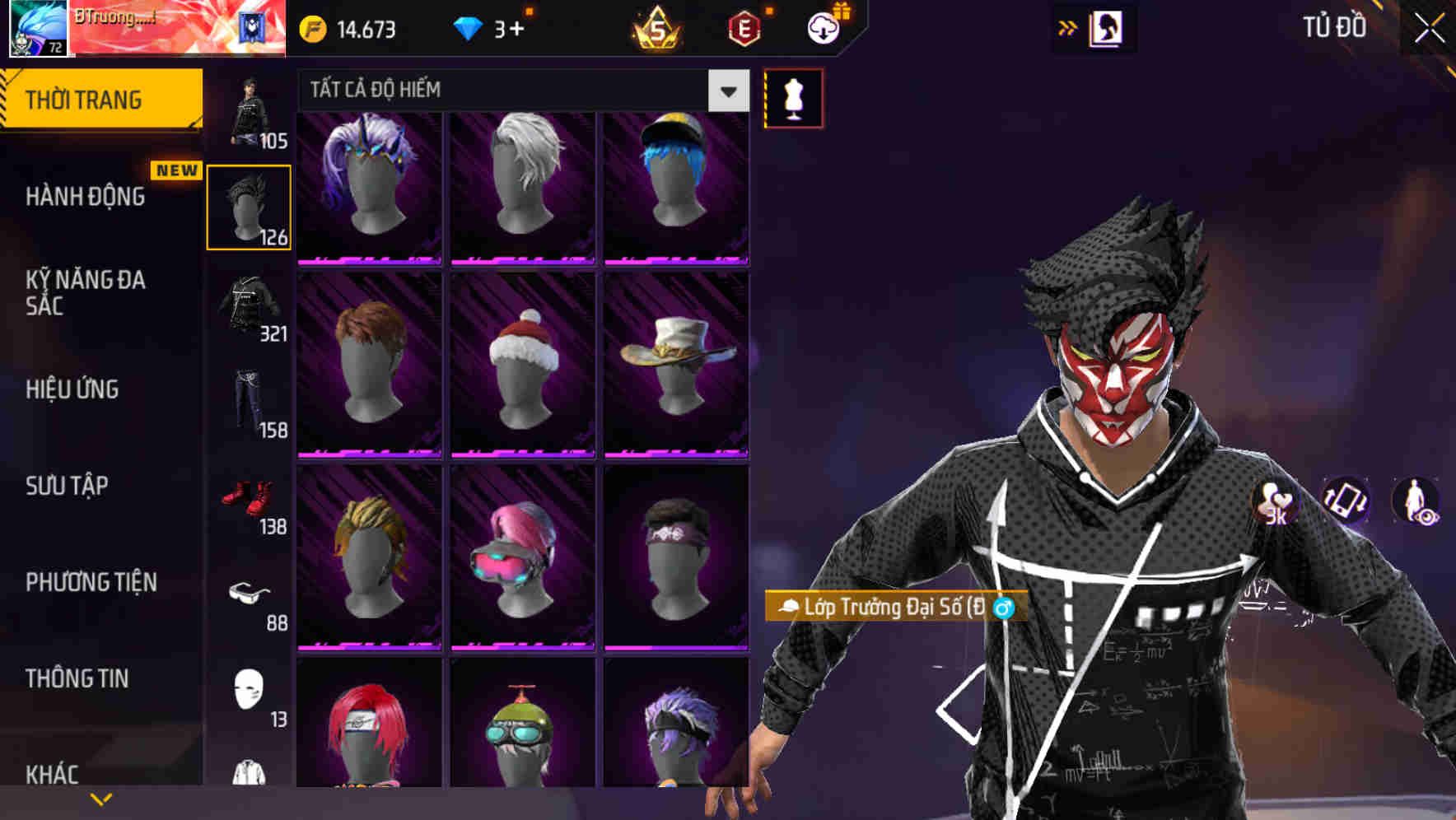Open the PHƯƠNG TIỆN category
Image resolution: width=1456 pixels, height=820 pixels.
point(91,581)
